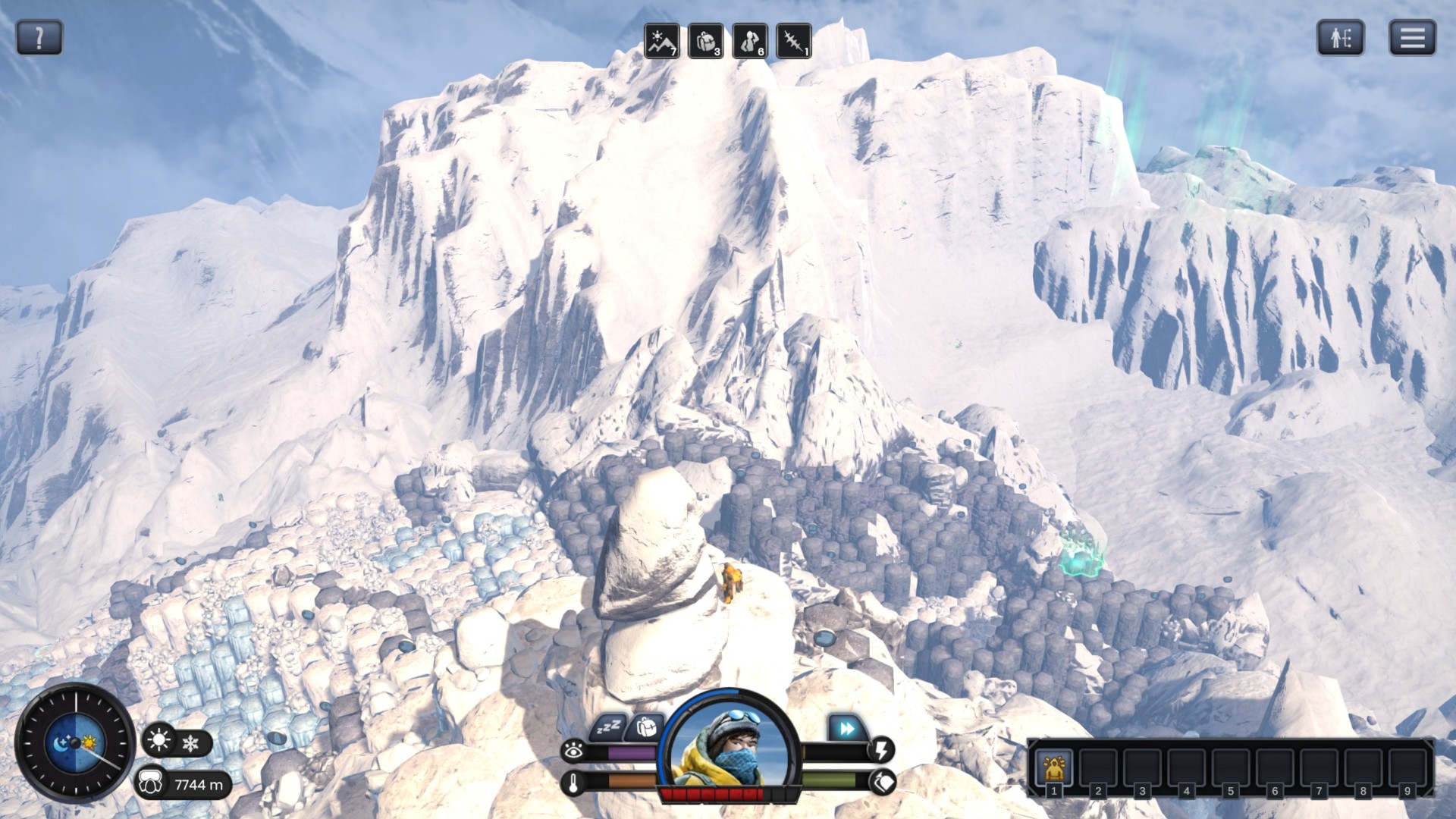Open the question mark help button
Screen dimensions: 1456x819
[x=39, y=37]
